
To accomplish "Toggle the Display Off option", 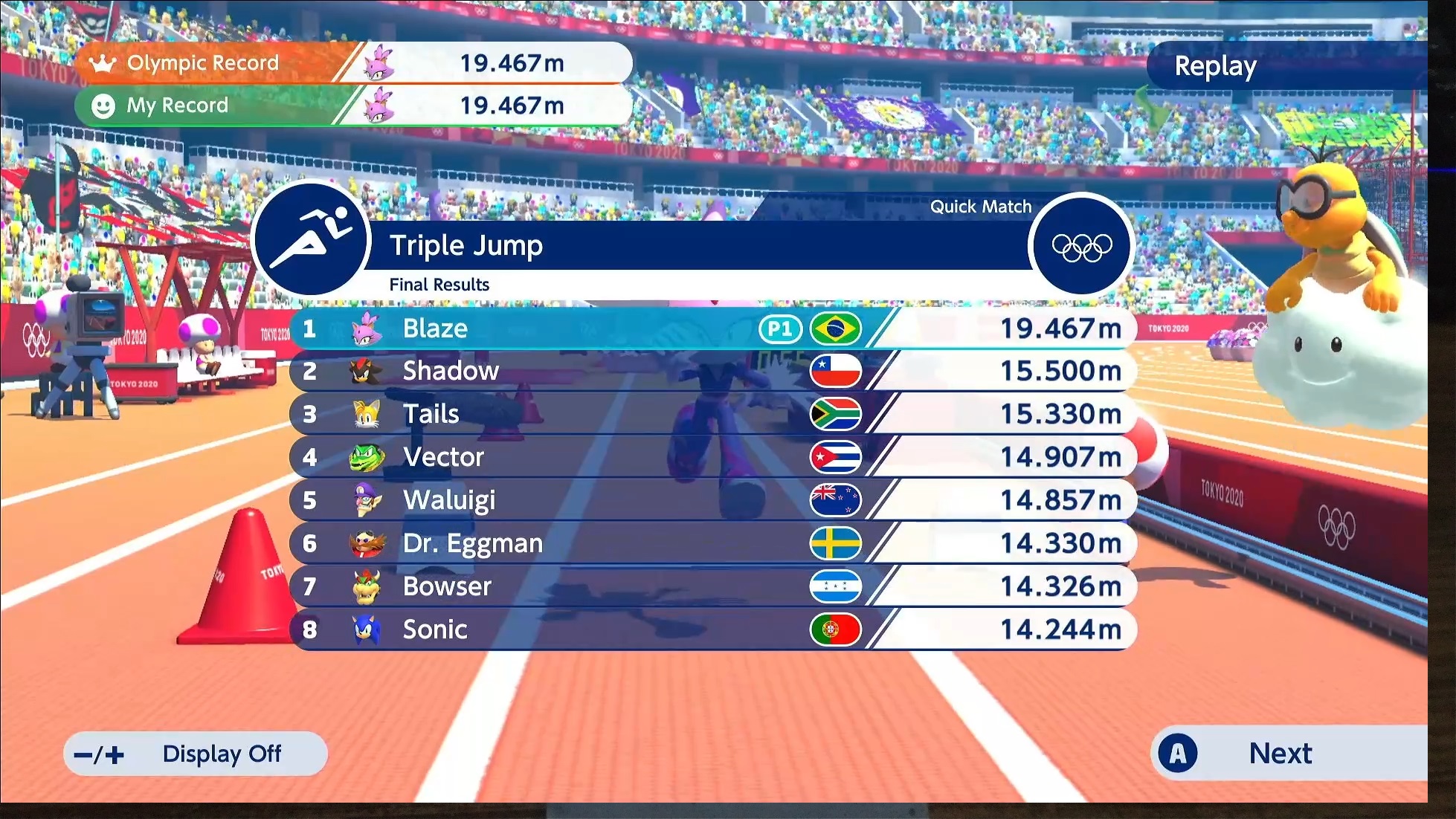I will (196, 754).
